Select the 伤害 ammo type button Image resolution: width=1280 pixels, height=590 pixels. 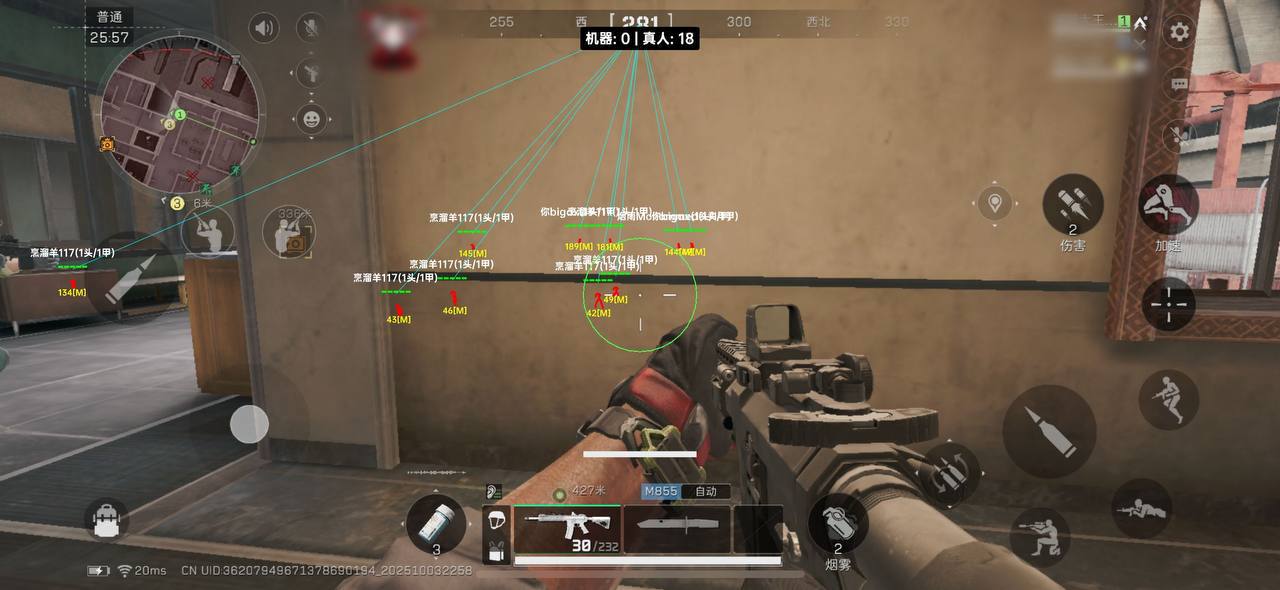[x=1072, y=205]
